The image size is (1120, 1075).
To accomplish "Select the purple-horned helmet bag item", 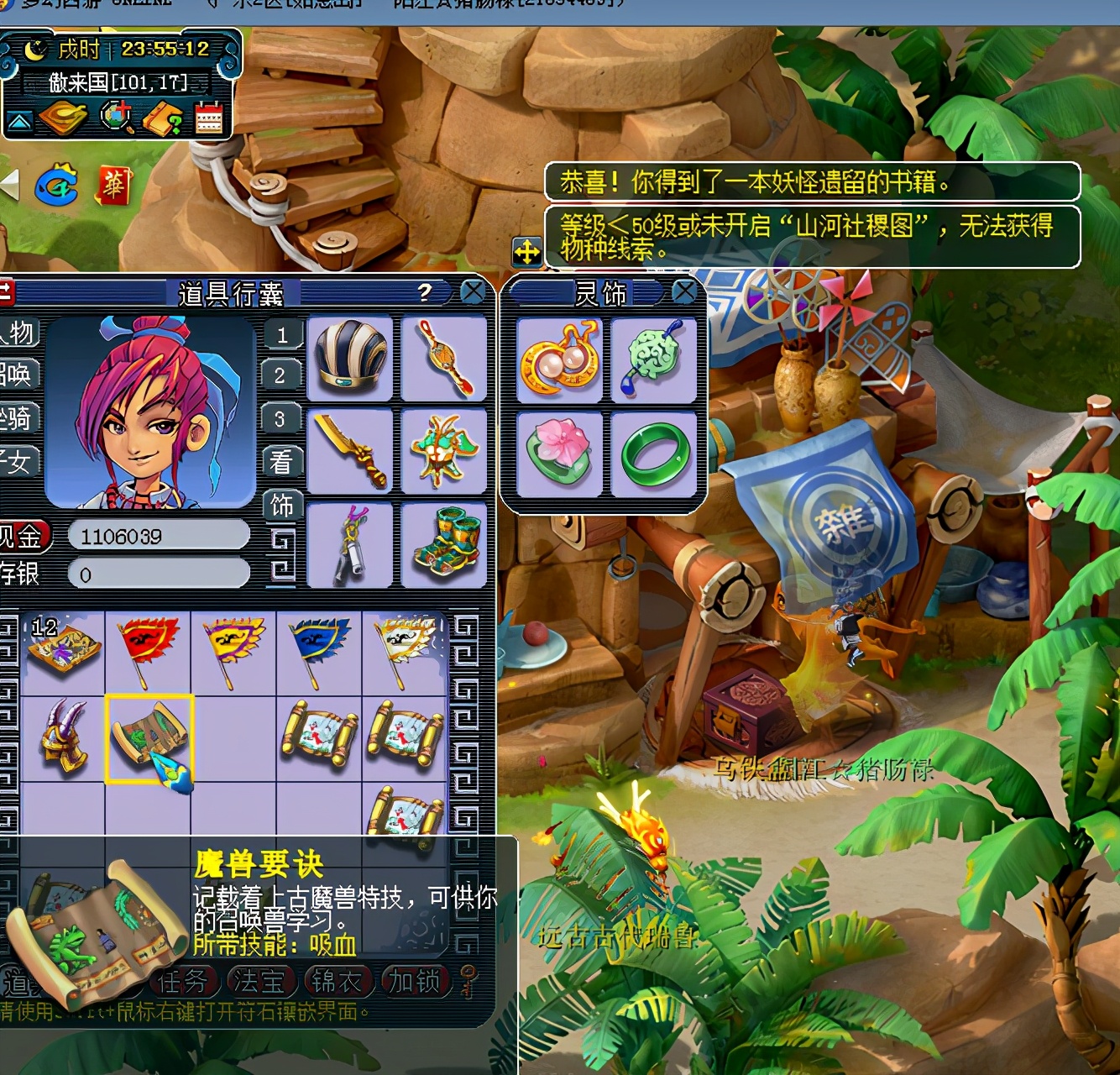I will [x=64, y=738].
